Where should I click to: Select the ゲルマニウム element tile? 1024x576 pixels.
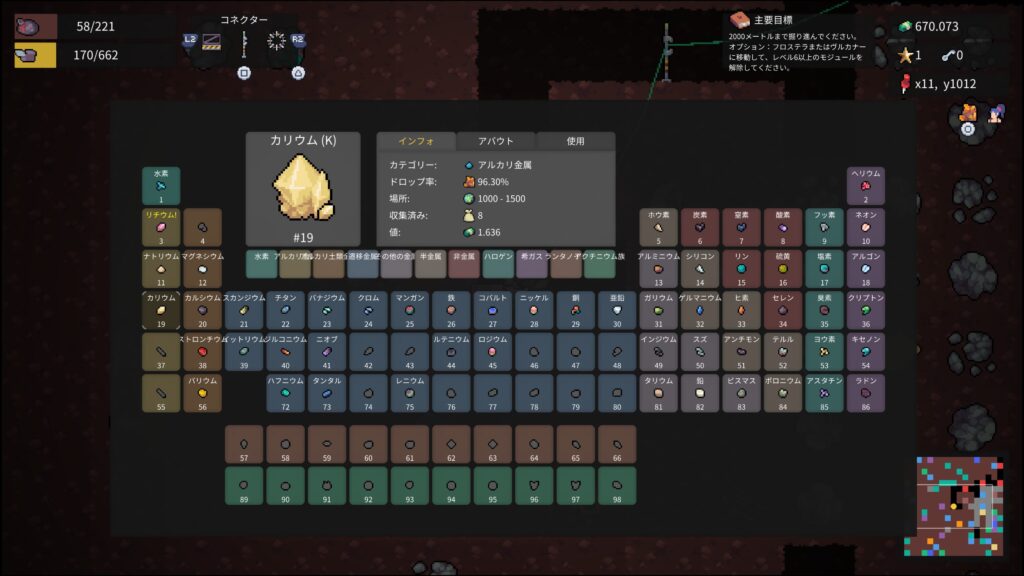tap(700, 310)
